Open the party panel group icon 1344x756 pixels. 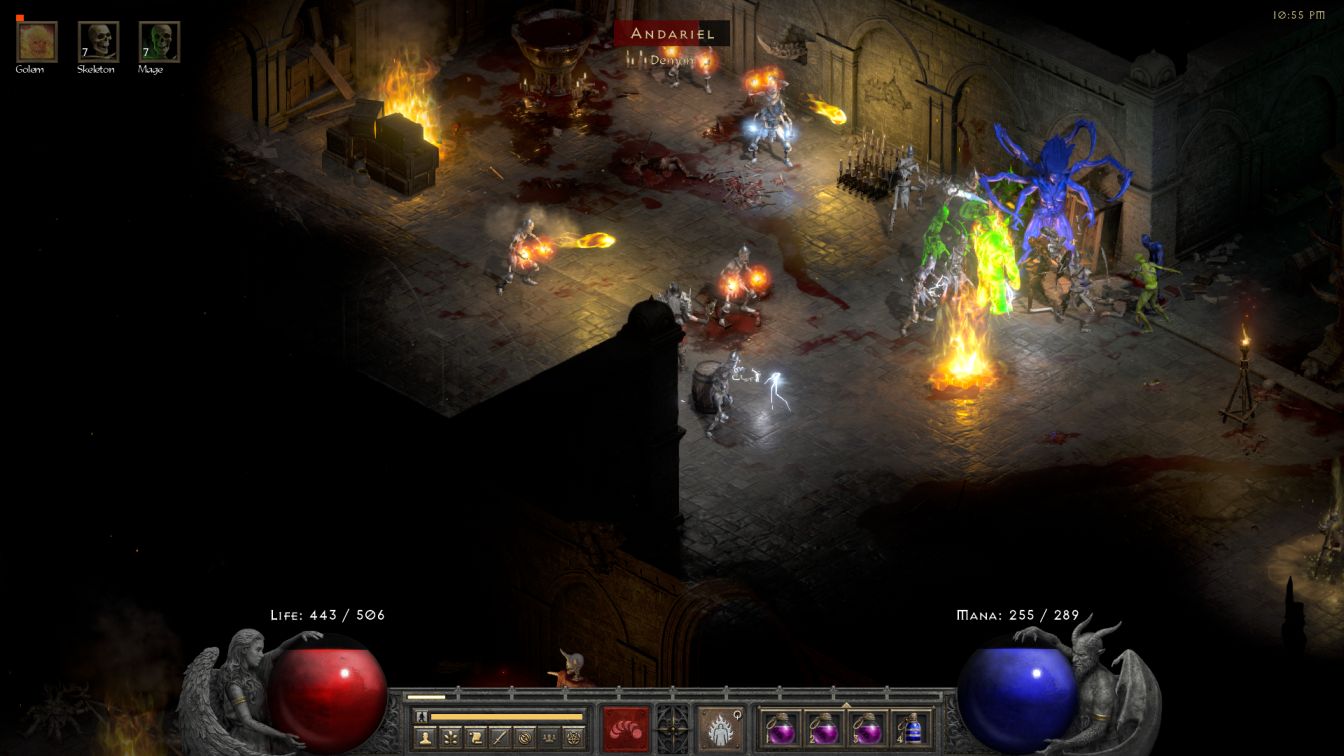click(x=548, y=738)
